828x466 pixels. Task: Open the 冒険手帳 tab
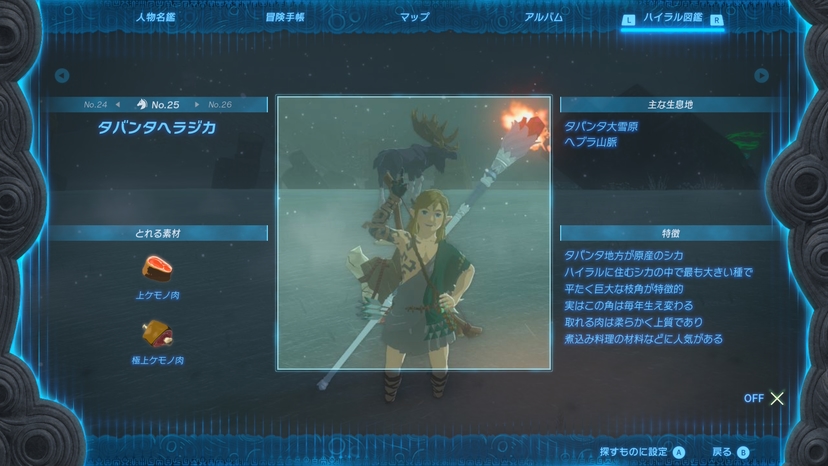pyautogui.click(x=285, y=17)
